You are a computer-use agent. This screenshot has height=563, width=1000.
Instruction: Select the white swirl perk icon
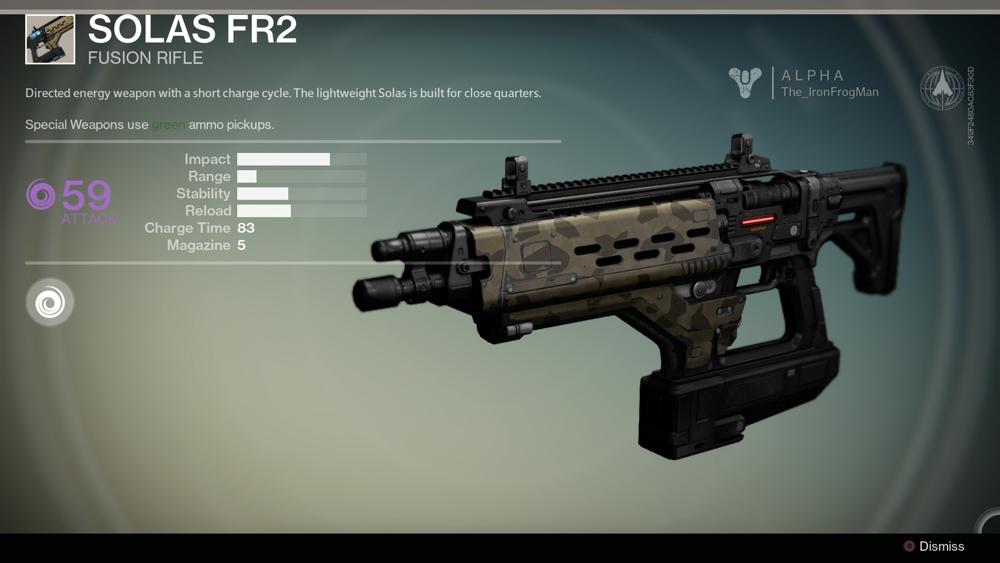49,302
